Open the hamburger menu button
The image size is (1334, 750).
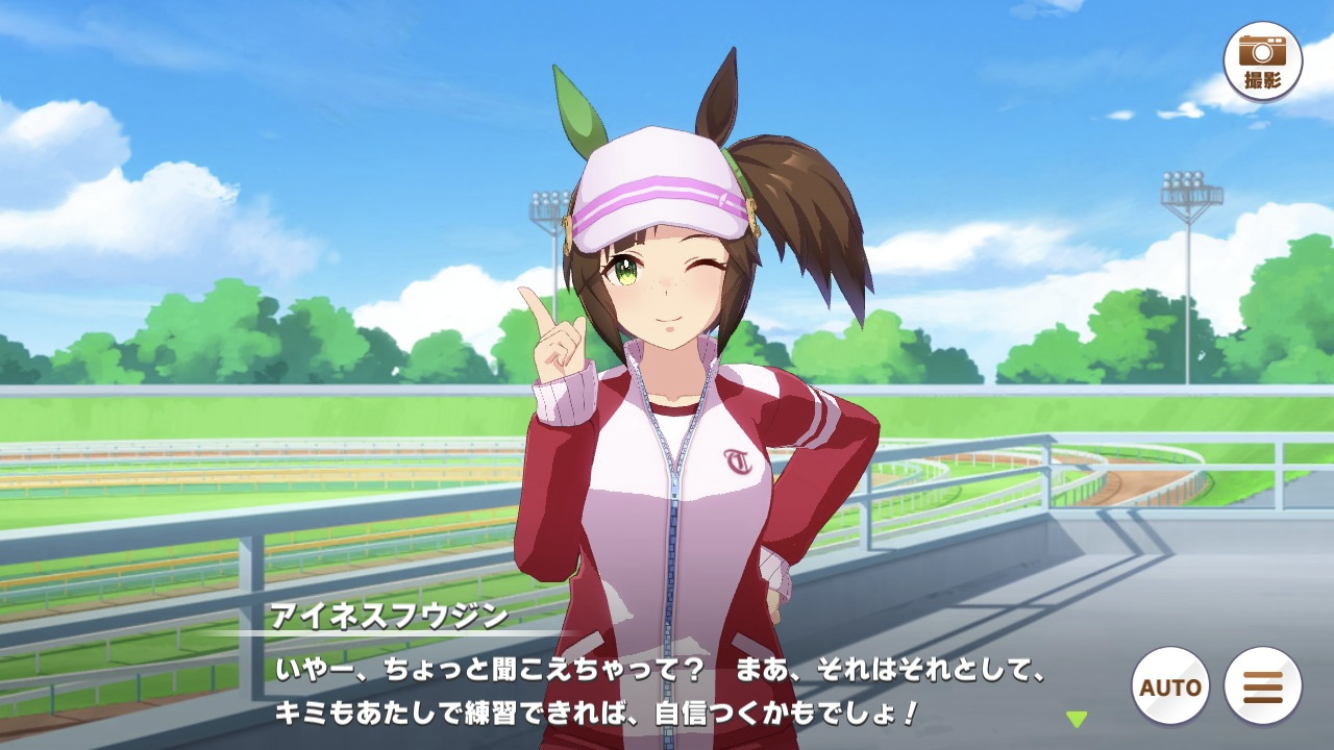pyautogui.click(x=1262, y=687)
